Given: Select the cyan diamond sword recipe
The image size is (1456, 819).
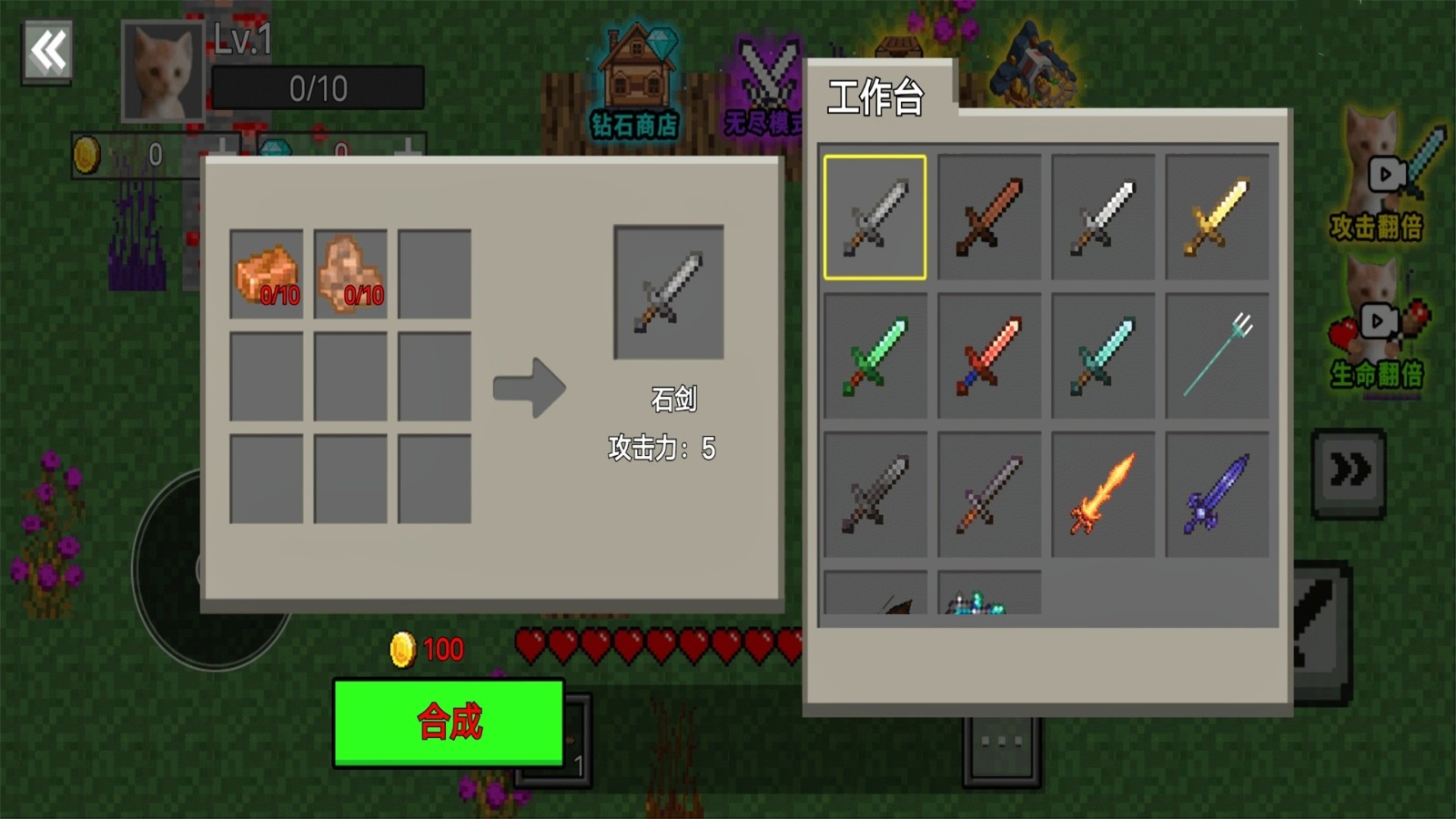Looking at the screenshot, I should click(x=1103, y=356).
